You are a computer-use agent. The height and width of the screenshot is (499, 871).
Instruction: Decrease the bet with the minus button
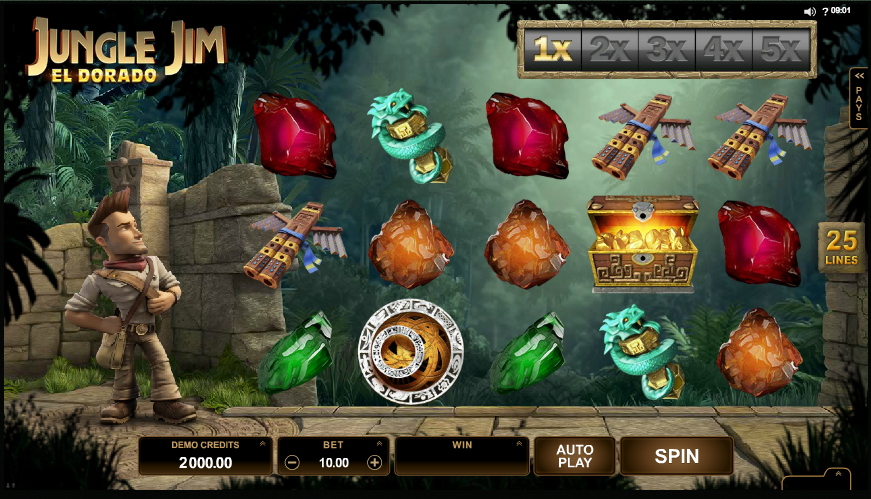tap(292, 463)
